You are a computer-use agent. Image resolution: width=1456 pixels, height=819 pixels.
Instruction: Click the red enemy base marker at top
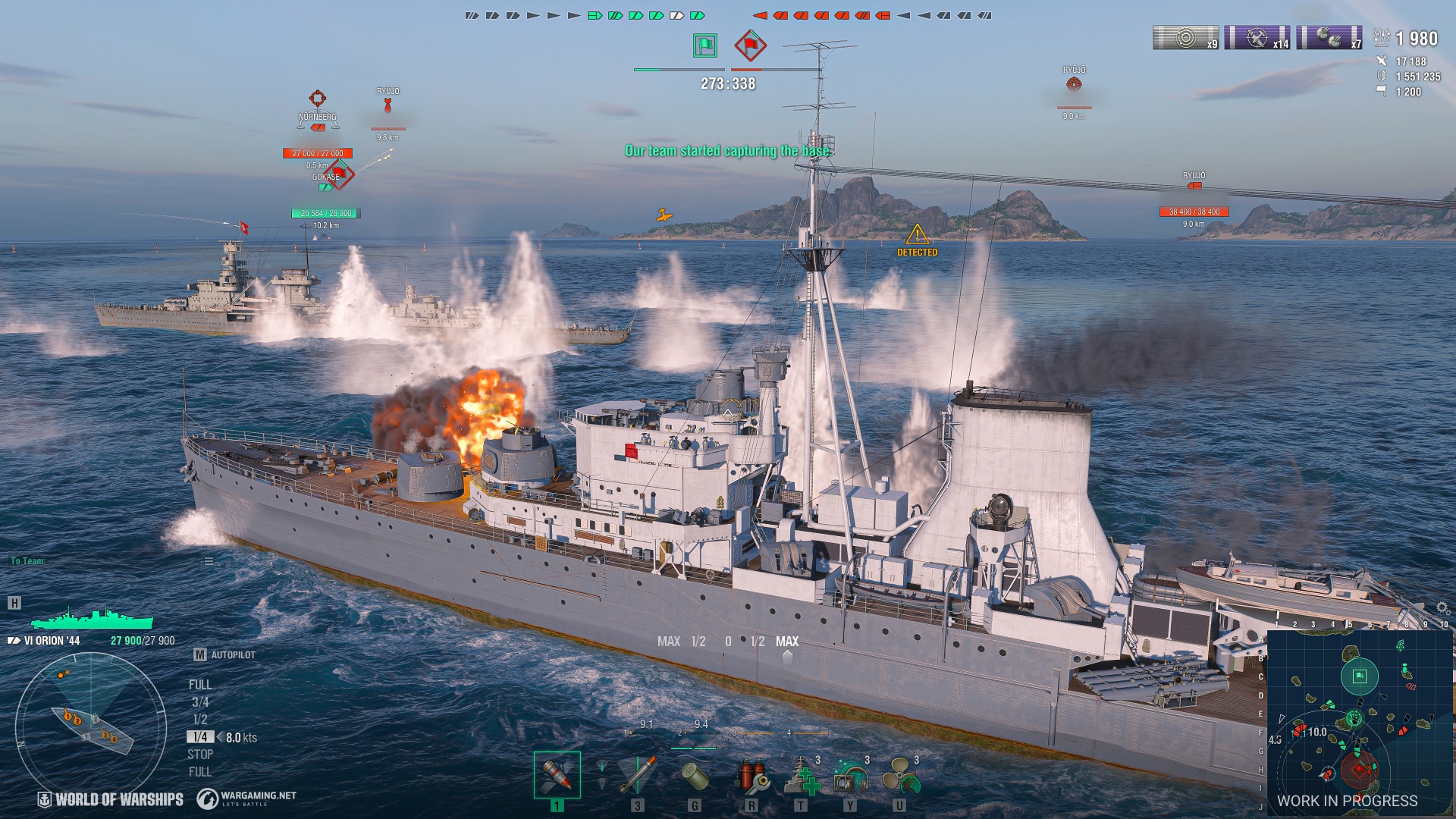[749, 45]
